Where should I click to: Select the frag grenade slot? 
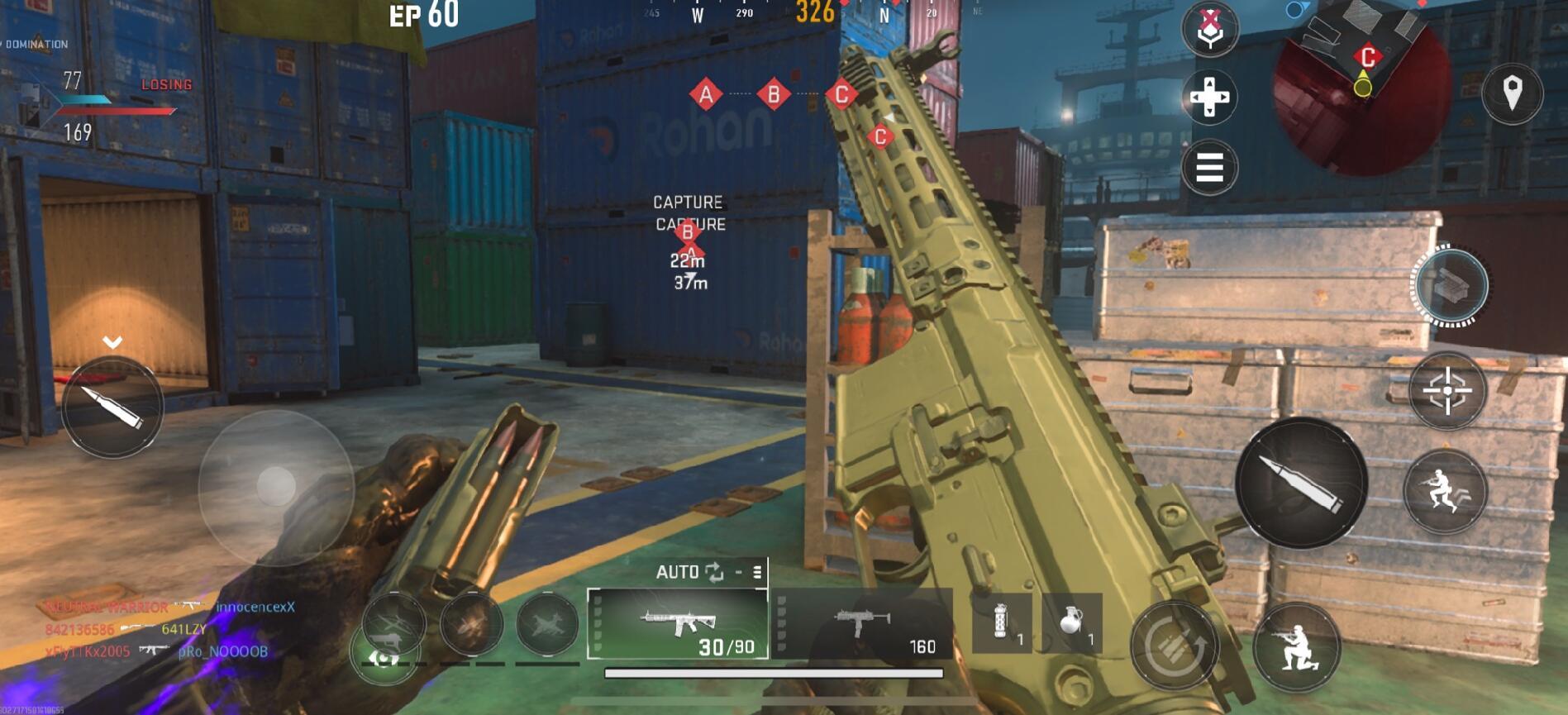click(x=1072, y=624)
